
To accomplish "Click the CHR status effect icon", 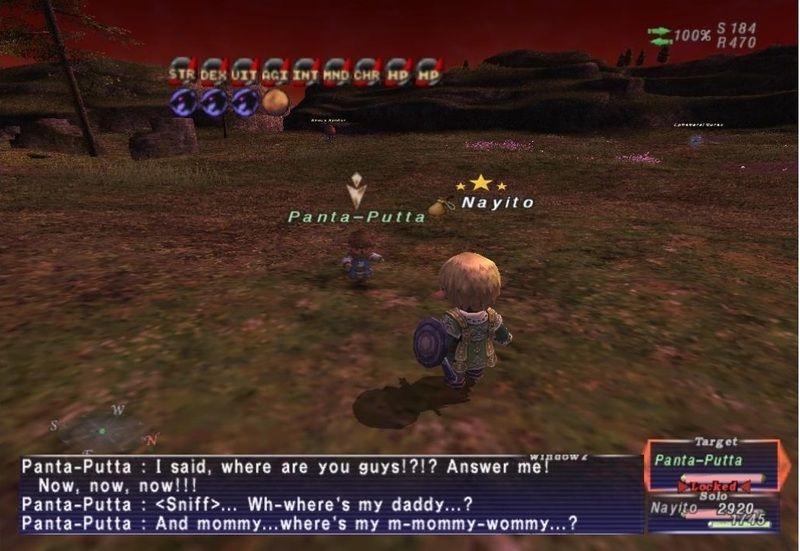I will pos(367,72).
